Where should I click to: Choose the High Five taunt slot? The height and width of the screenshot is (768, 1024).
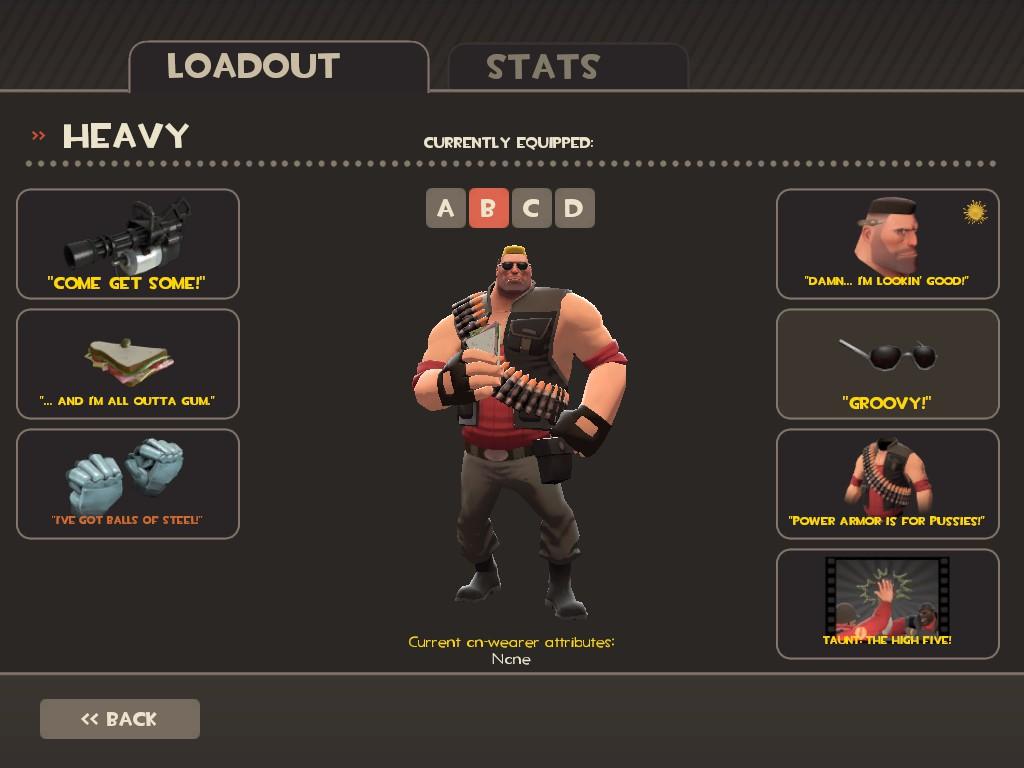pos(888,604)
